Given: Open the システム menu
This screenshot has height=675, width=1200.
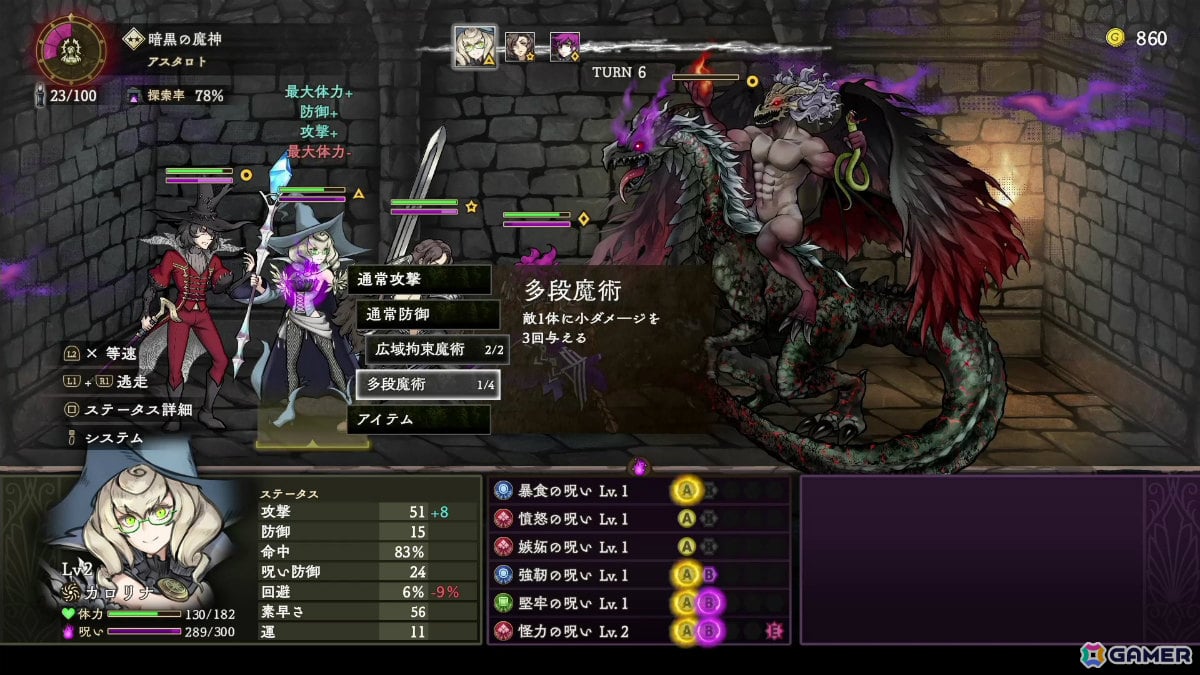Looking at the screenshot, I should click(113, 438).
